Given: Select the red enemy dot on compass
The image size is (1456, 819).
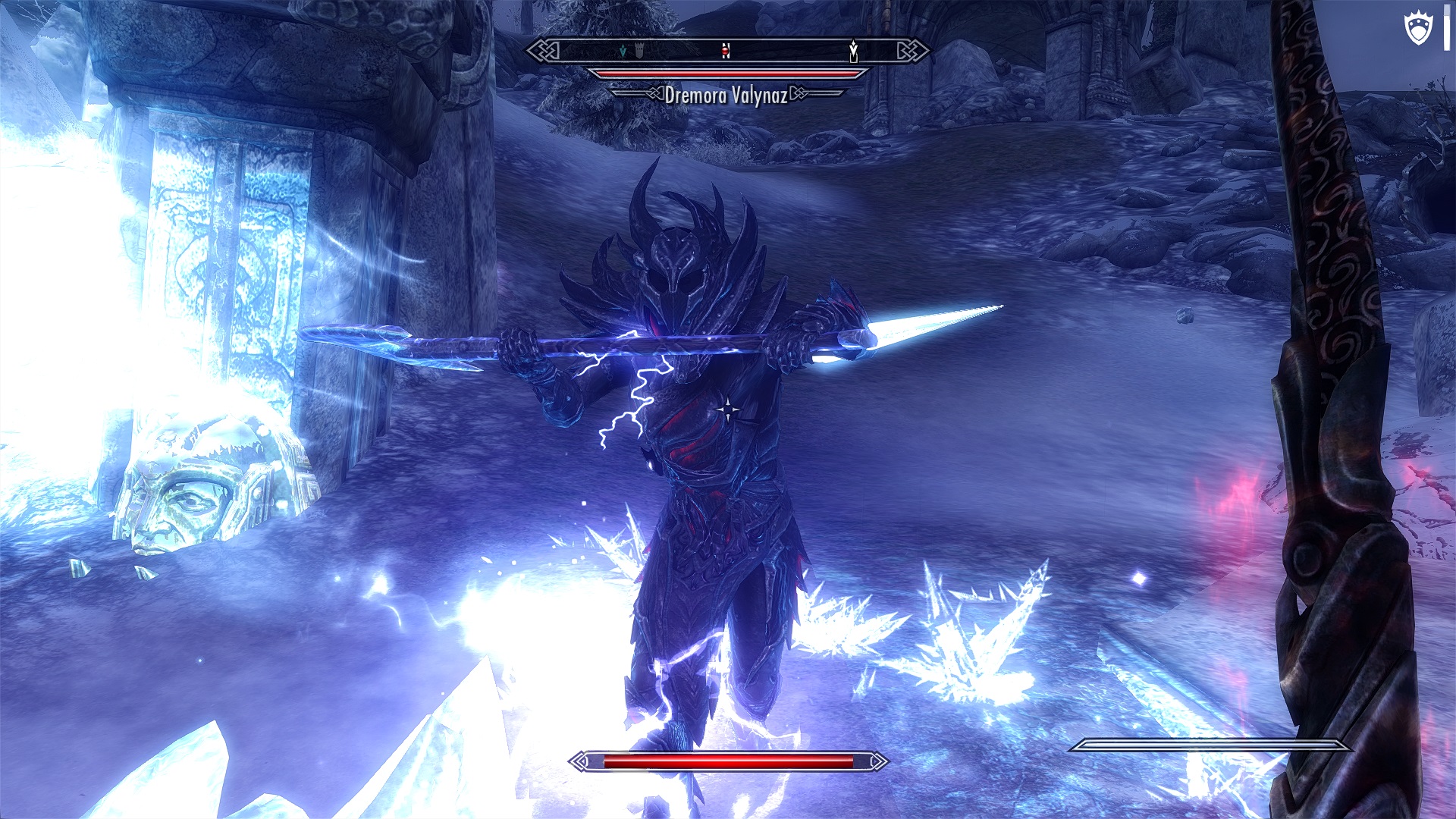Looking at the screenshot, I should [x=726, y=51].
